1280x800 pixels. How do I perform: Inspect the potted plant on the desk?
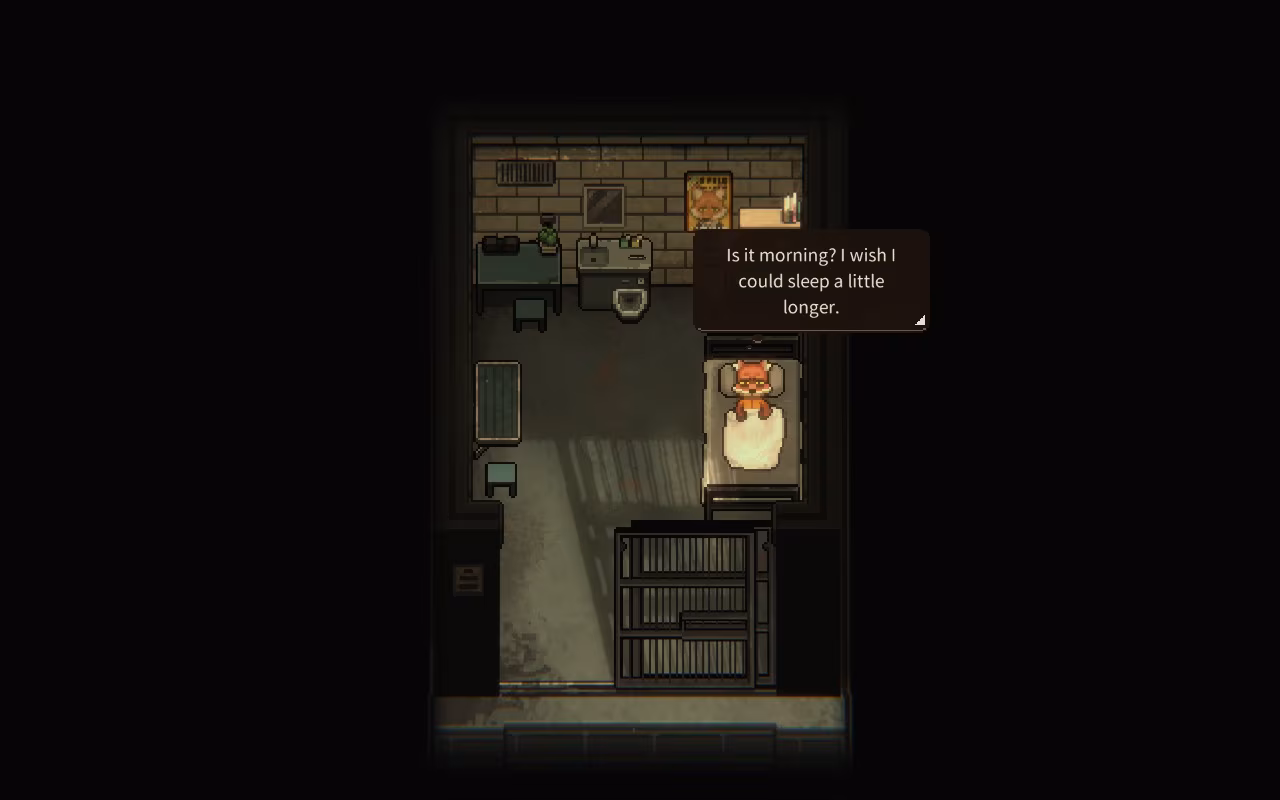547,236
